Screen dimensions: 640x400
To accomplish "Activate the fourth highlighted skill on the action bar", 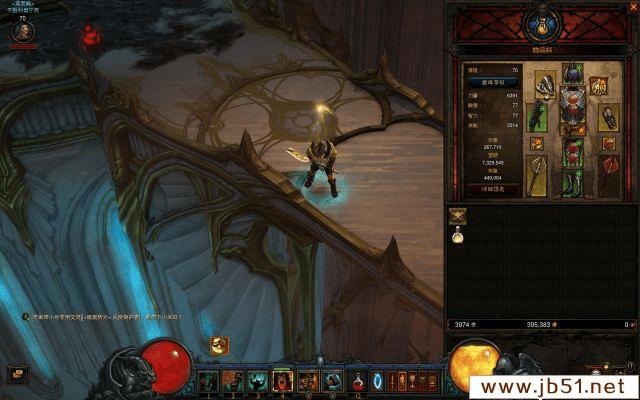I will [x=282, y=381].
